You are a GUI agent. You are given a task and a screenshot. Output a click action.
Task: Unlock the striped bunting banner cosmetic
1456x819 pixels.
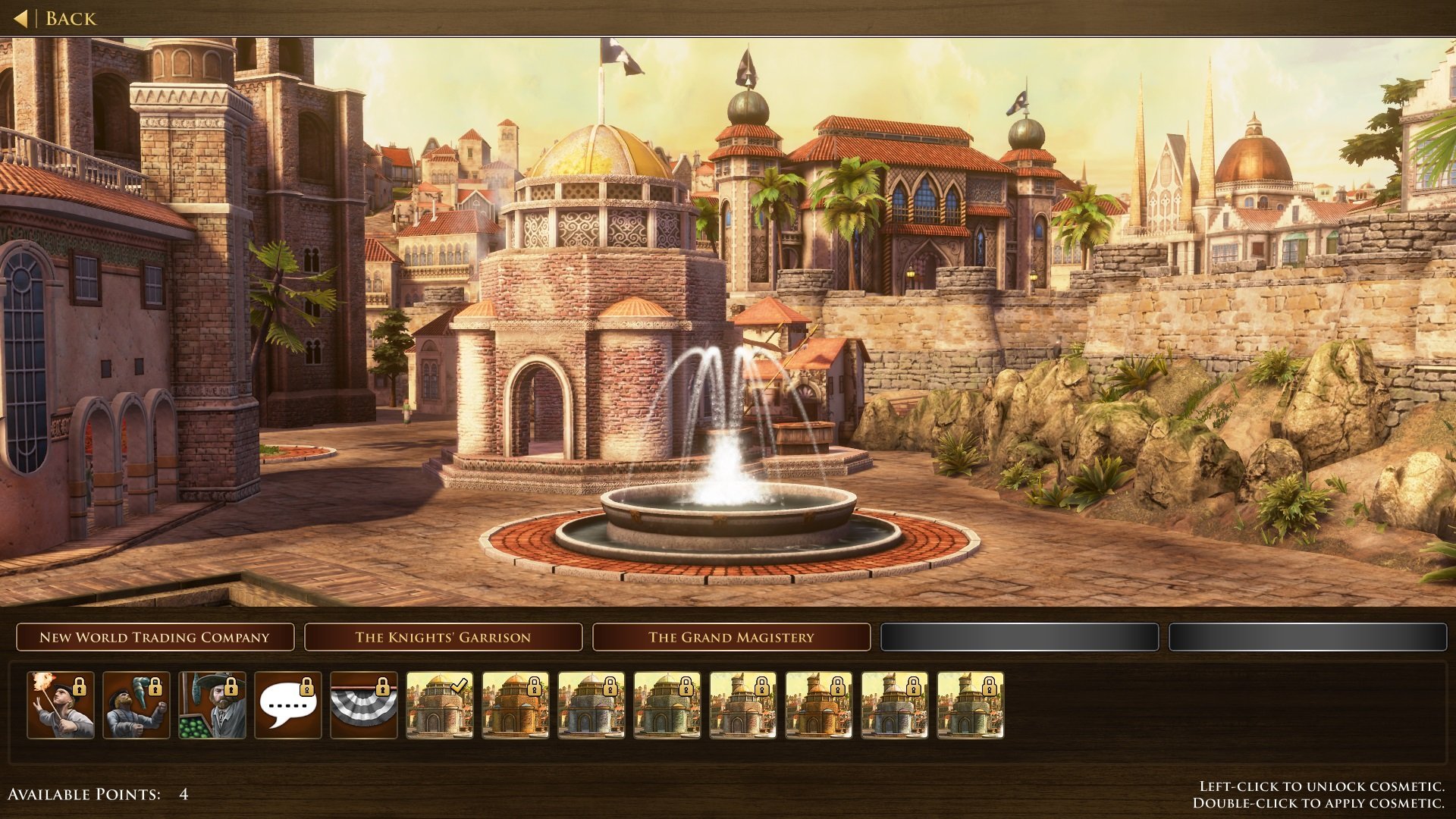(364, 704)
